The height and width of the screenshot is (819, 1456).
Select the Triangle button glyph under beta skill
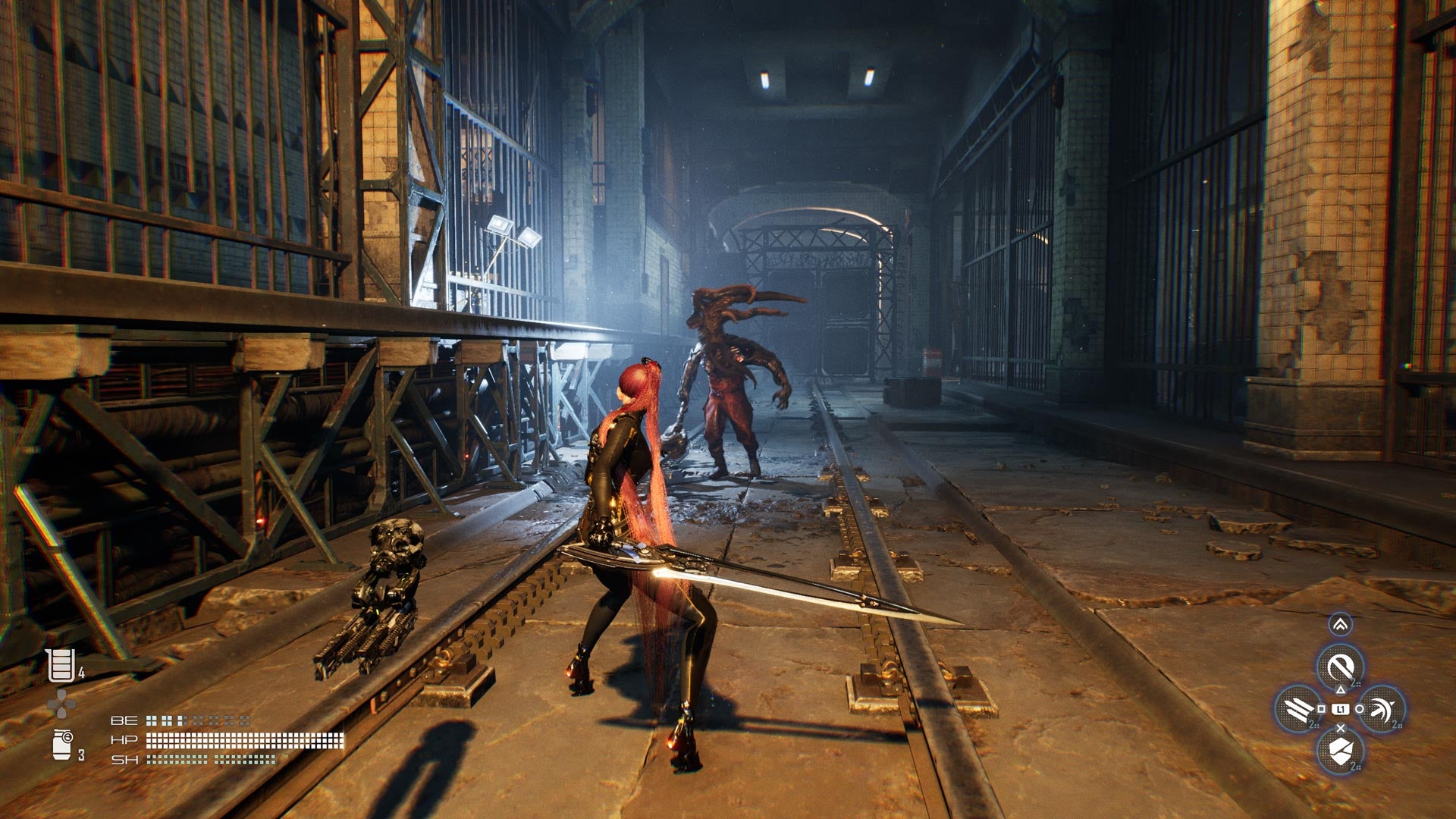(1341, 690)
